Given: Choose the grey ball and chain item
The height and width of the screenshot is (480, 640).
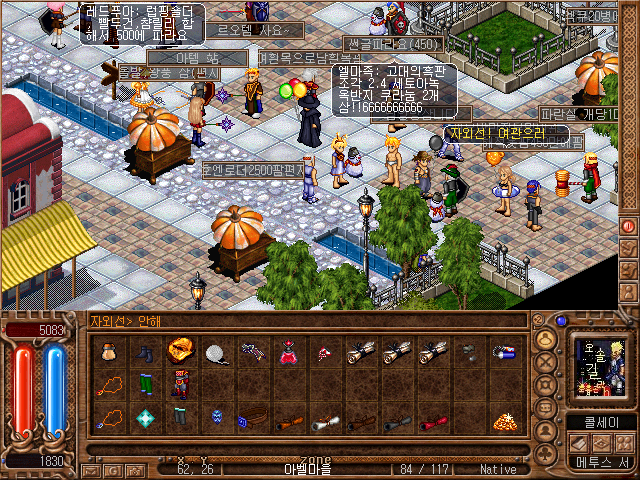Looking at the screenshot, I should pos(216,351).
